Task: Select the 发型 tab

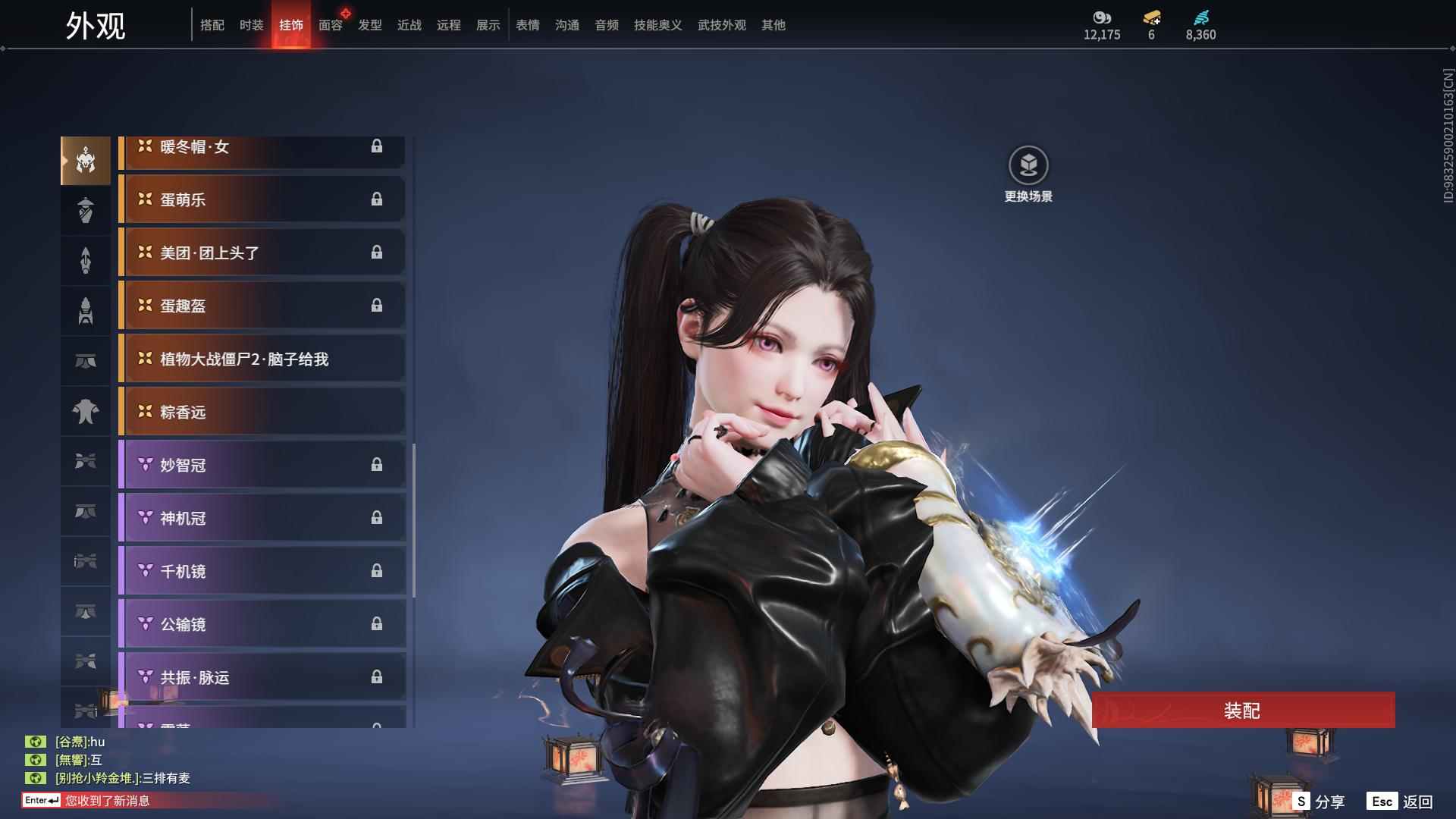Action: coord(369,25)
